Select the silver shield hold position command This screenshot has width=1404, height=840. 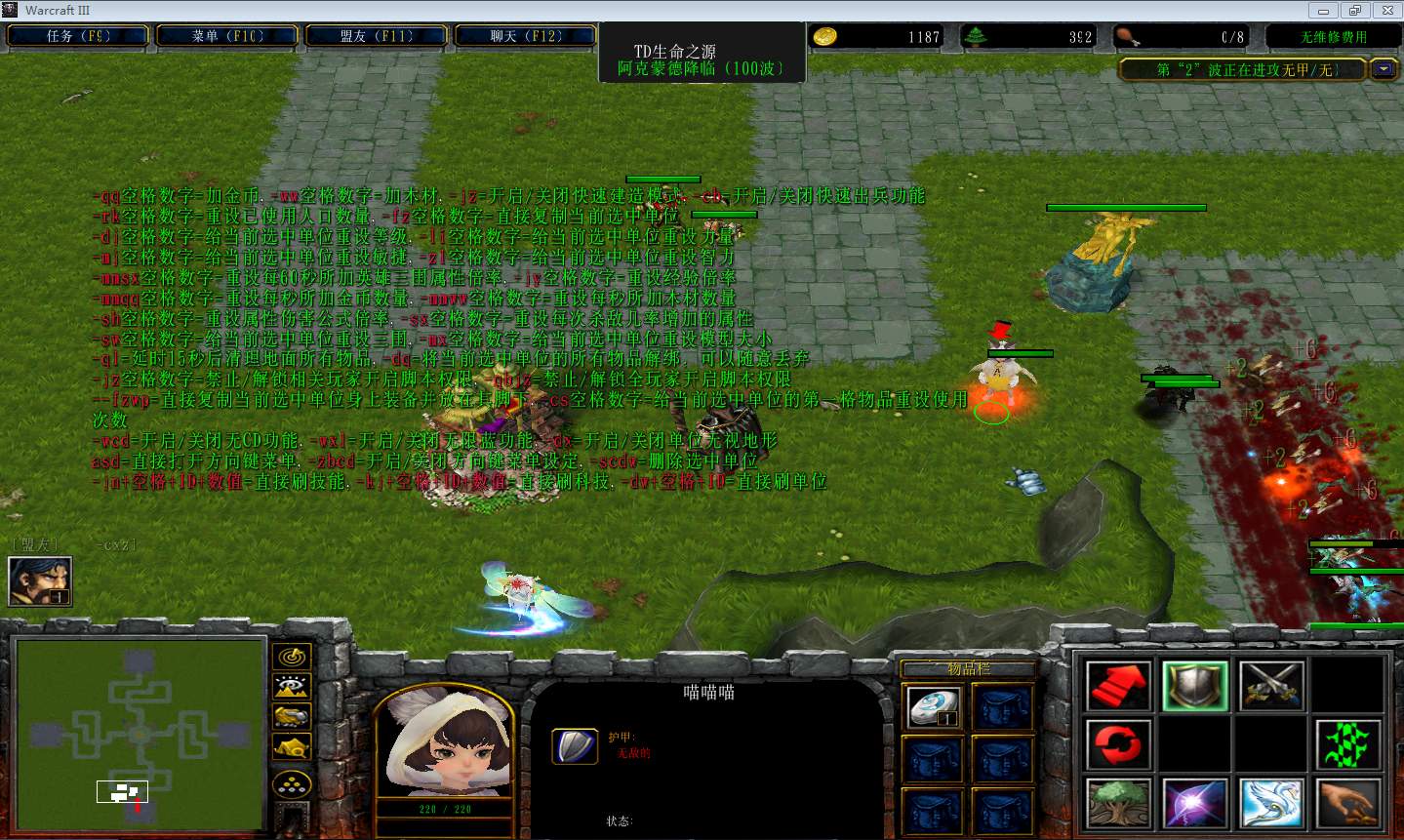(x=1195, y=685)
